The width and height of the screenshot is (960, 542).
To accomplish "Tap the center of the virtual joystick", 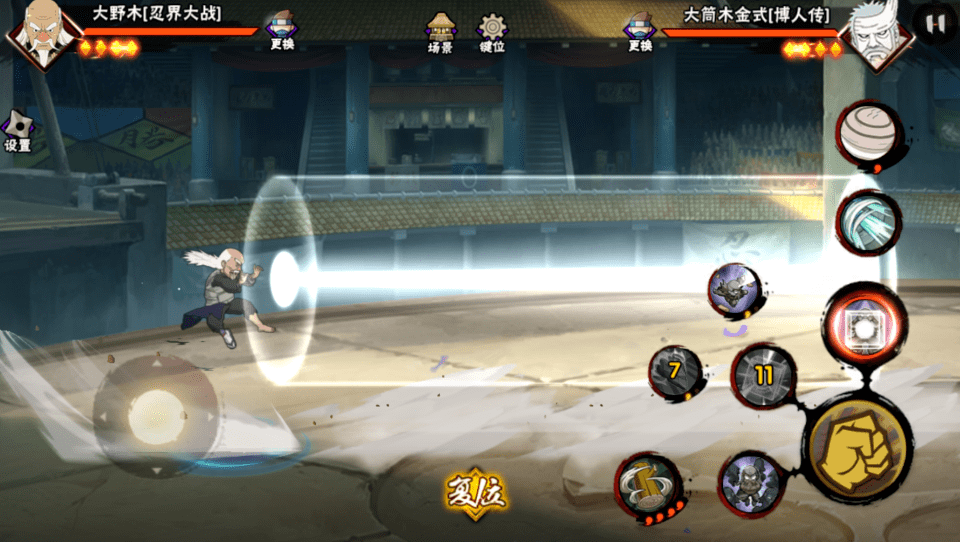I will [x=155, y=416].
